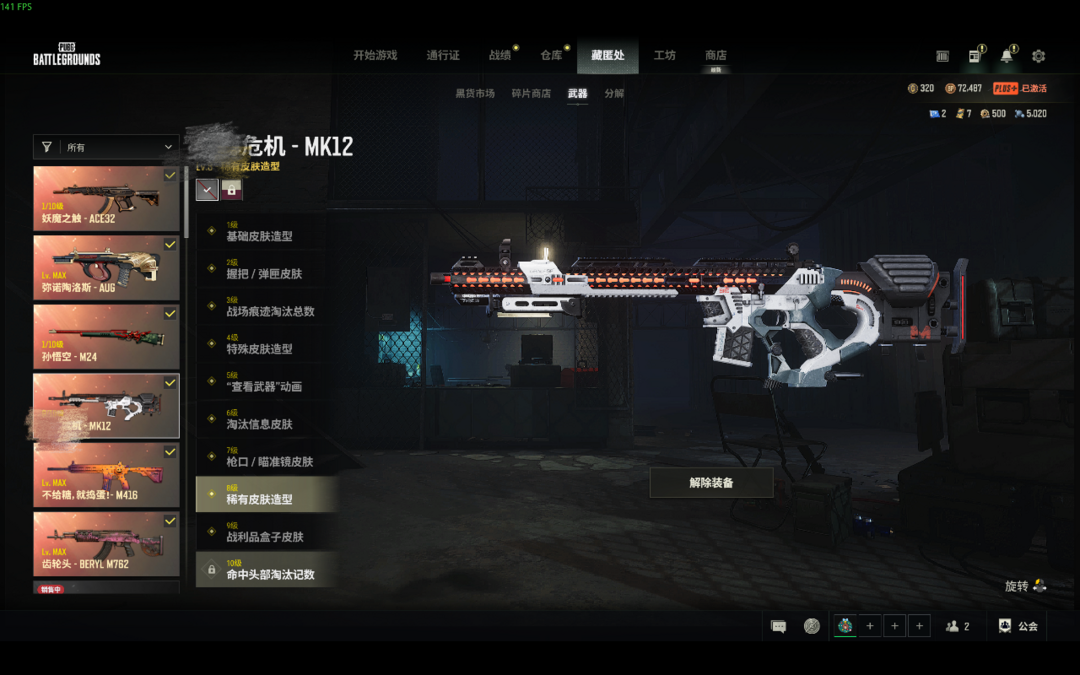
Task: Switch to the 通行证 tab
Action: pyautogui.click(x=443, y=56)
